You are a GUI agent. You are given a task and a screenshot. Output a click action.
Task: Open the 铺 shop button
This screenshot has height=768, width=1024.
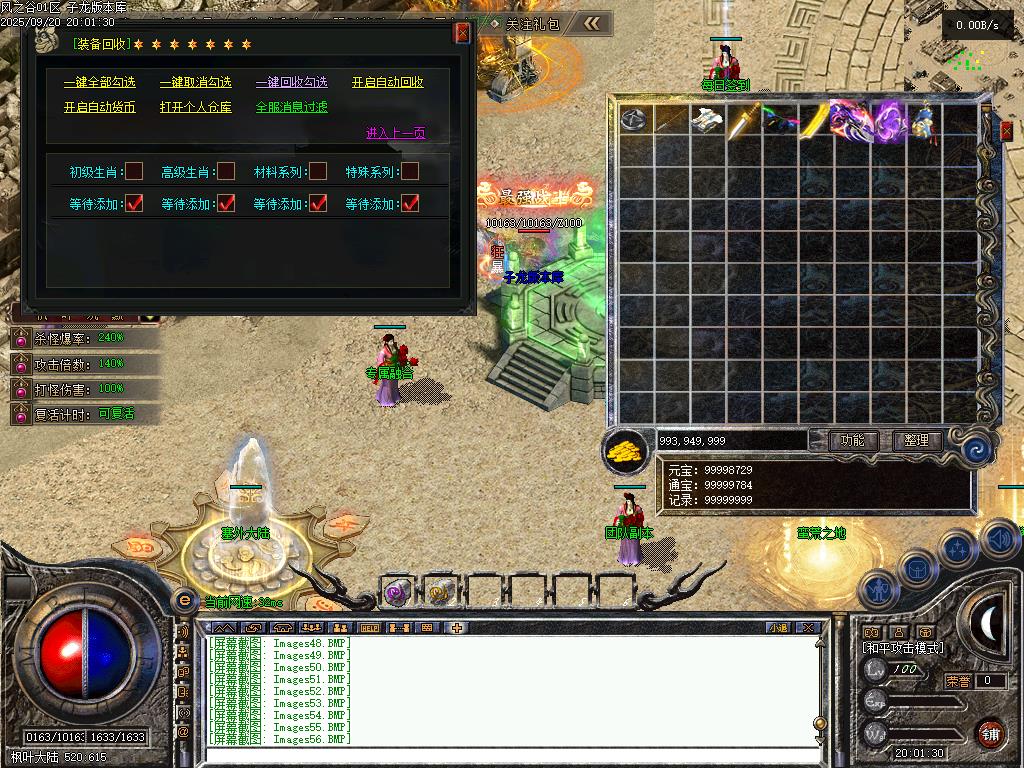coord(990,733)
